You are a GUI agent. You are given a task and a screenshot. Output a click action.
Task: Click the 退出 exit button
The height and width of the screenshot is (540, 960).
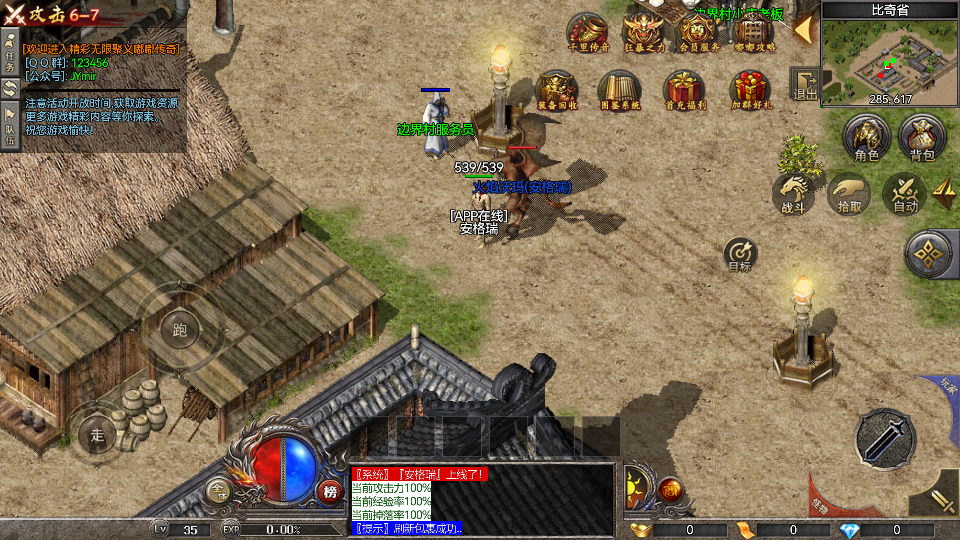click(804, 85)
